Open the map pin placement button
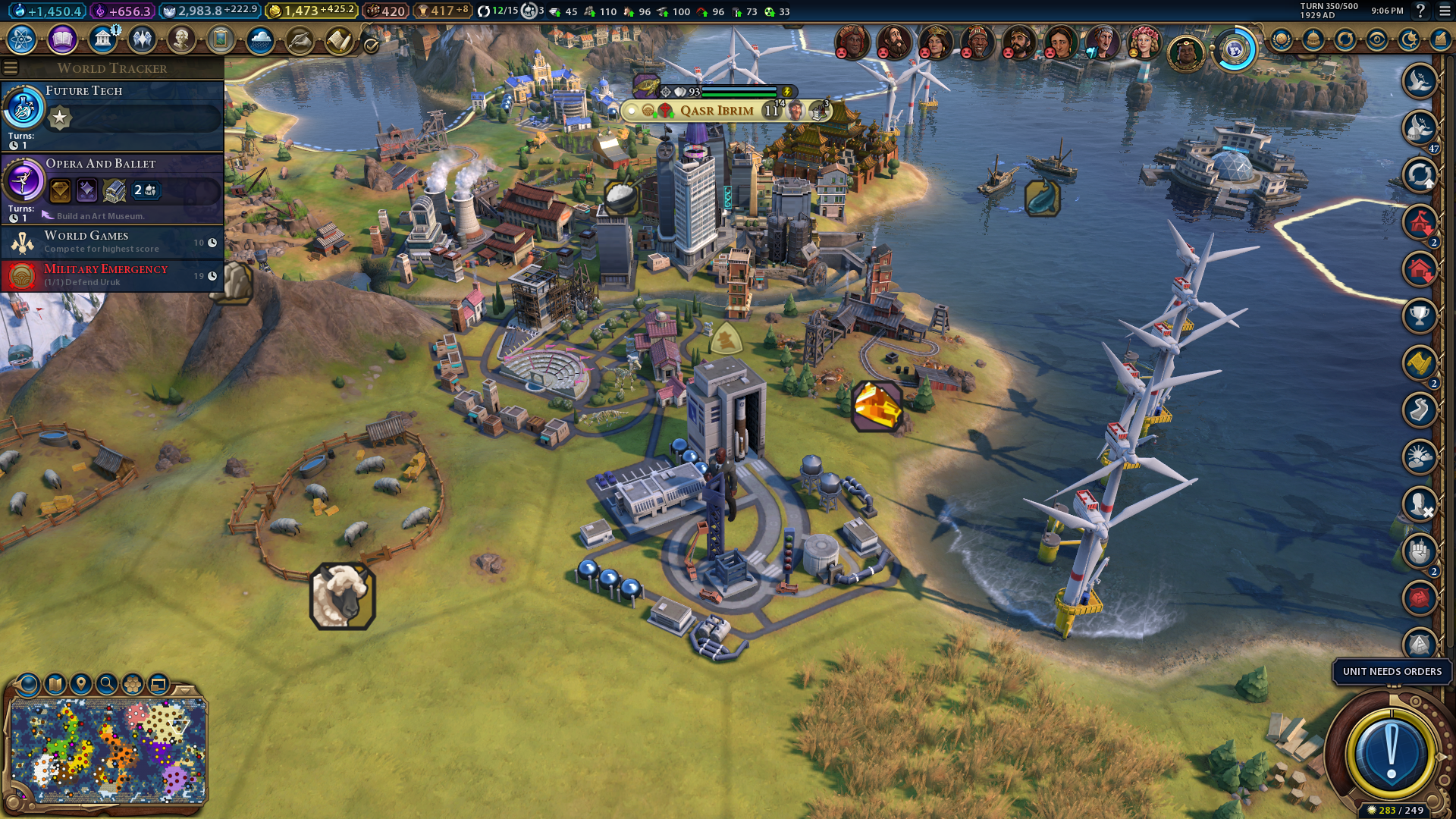Viewport: 1456px width, 819px height. click(x=81, y=684)
